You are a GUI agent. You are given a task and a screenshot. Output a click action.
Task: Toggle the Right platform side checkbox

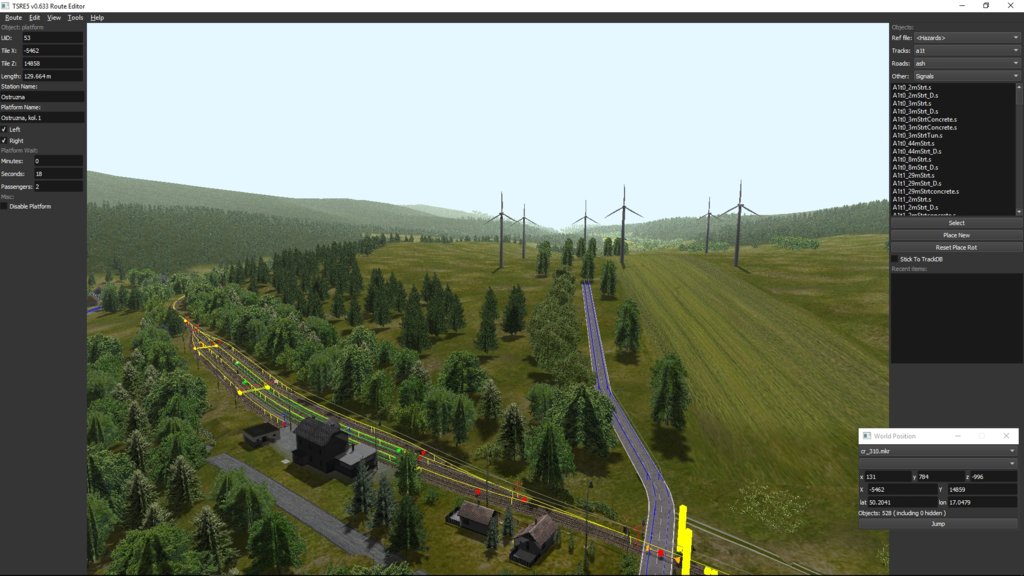tap(4, 140)
